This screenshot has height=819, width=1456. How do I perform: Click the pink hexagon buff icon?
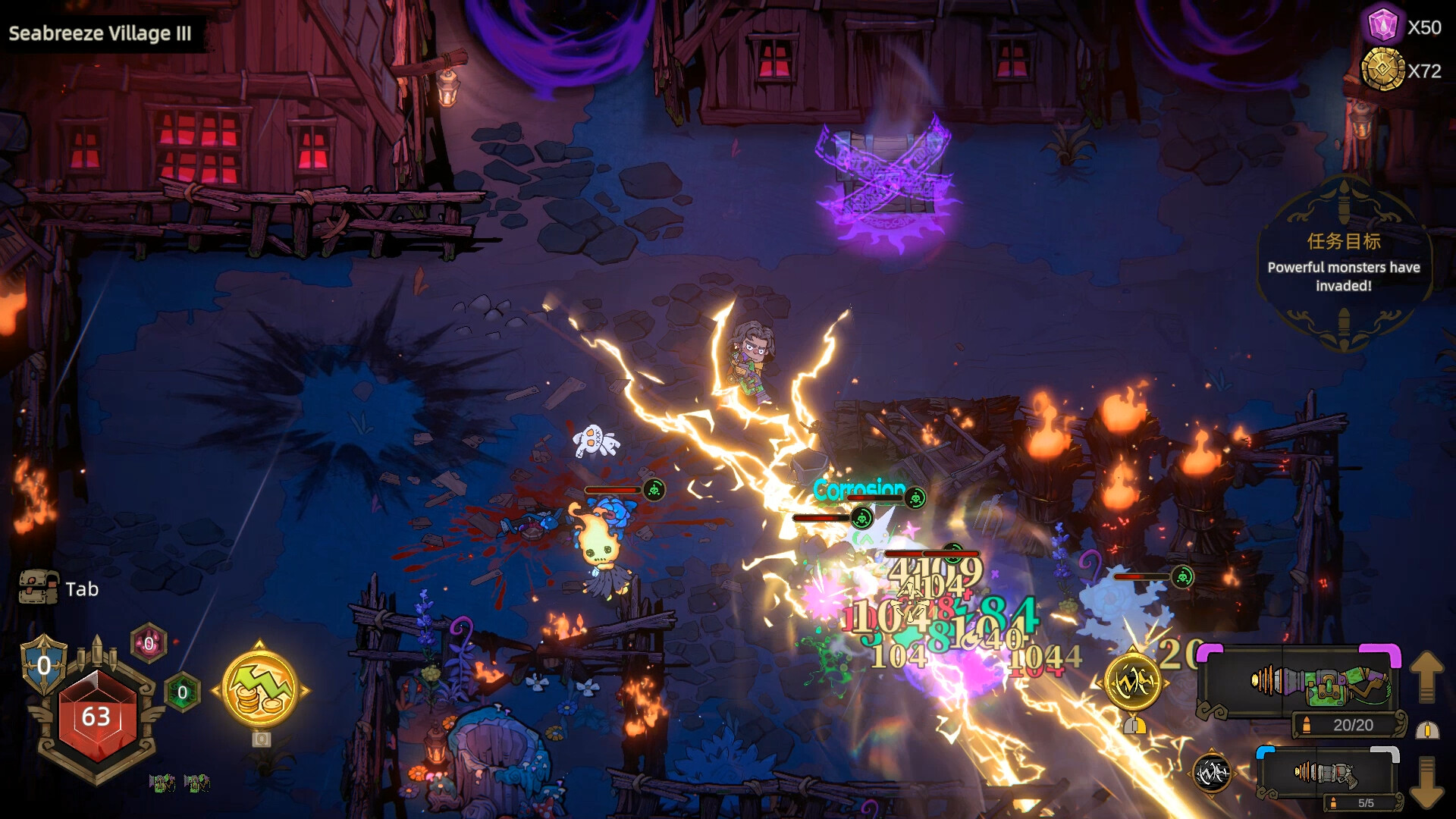[149, 644]
